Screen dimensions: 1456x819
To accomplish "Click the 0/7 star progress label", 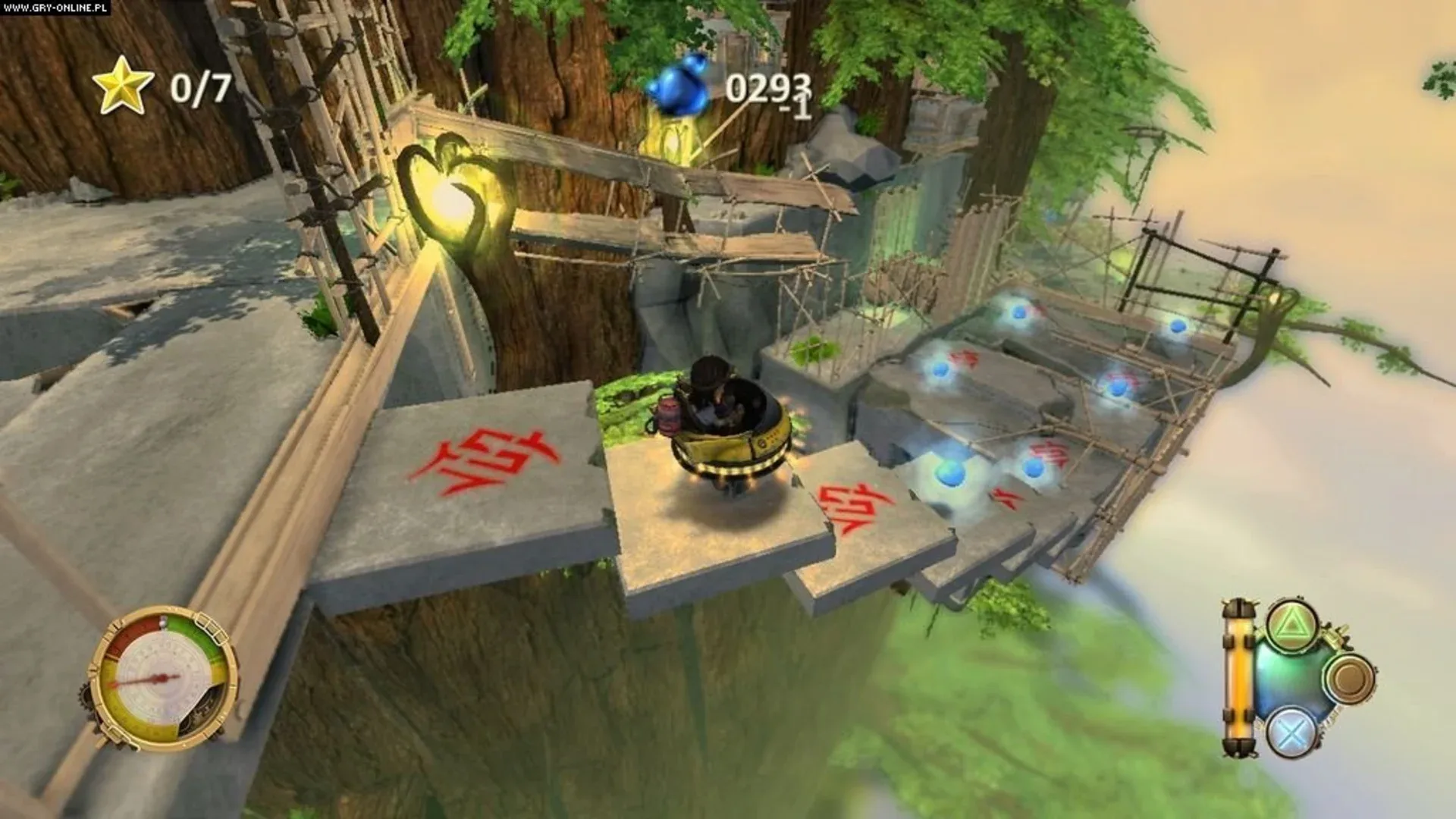I will point(199,86).
